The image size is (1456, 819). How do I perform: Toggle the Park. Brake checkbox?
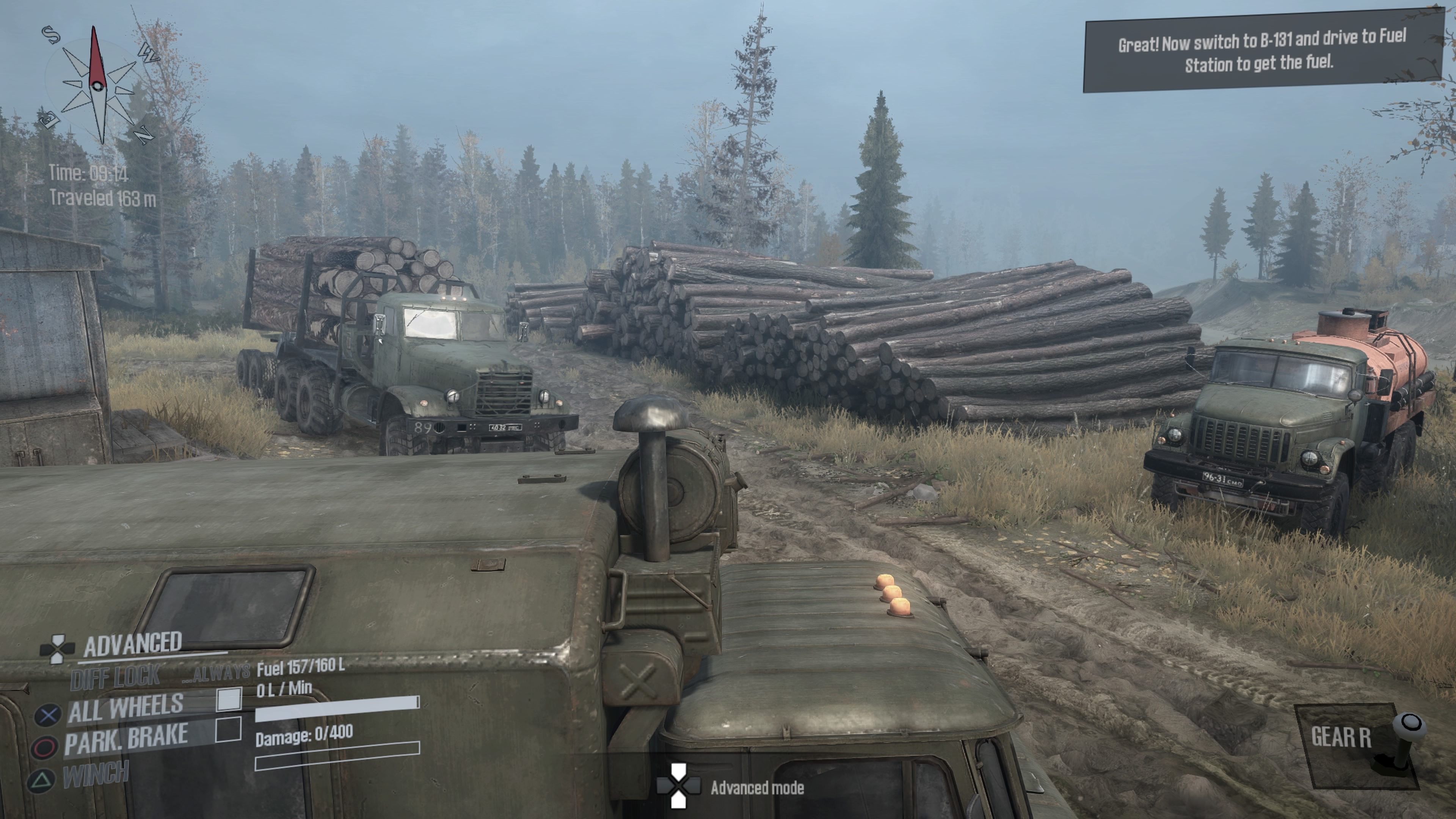228,729
